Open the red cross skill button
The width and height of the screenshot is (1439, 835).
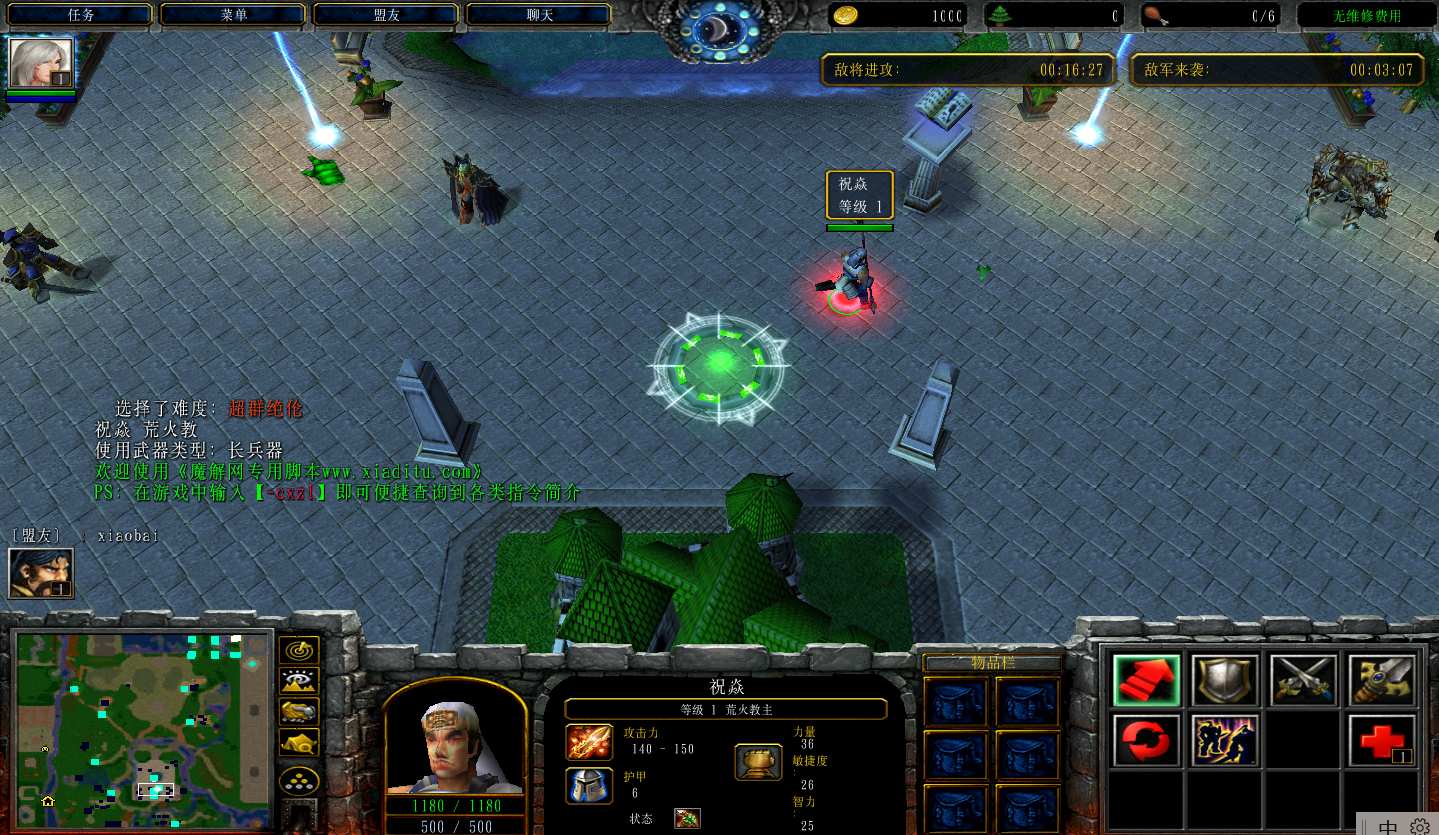coord(1383,740)
